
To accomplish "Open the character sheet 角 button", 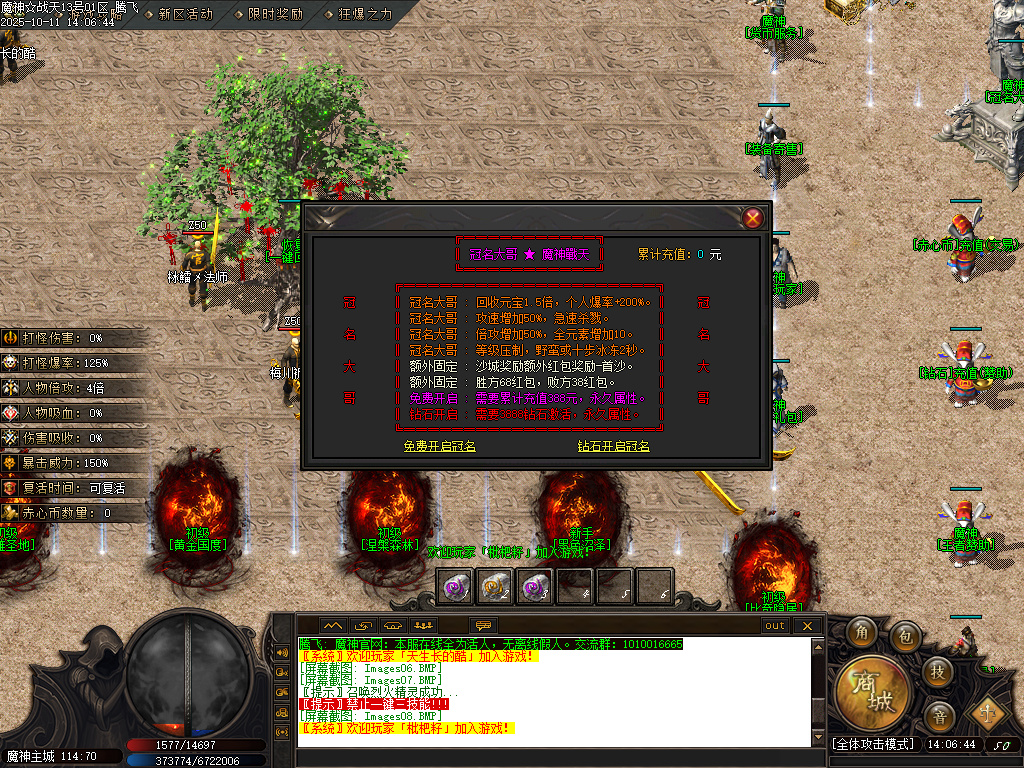I will pos(861,632).
